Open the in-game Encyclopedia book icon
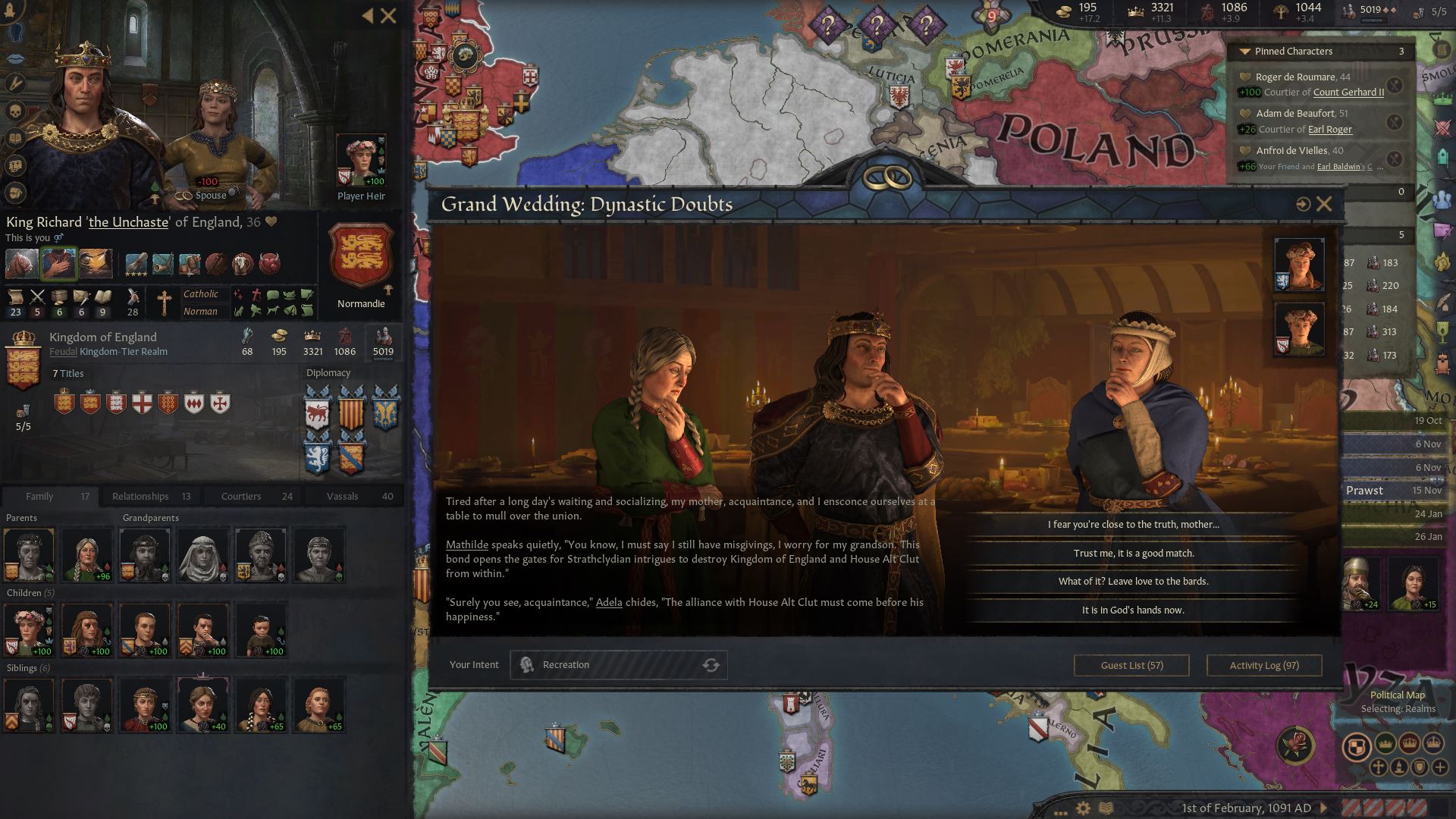Viewport: 1456px width, 819px height. (x=1107, y=808)
